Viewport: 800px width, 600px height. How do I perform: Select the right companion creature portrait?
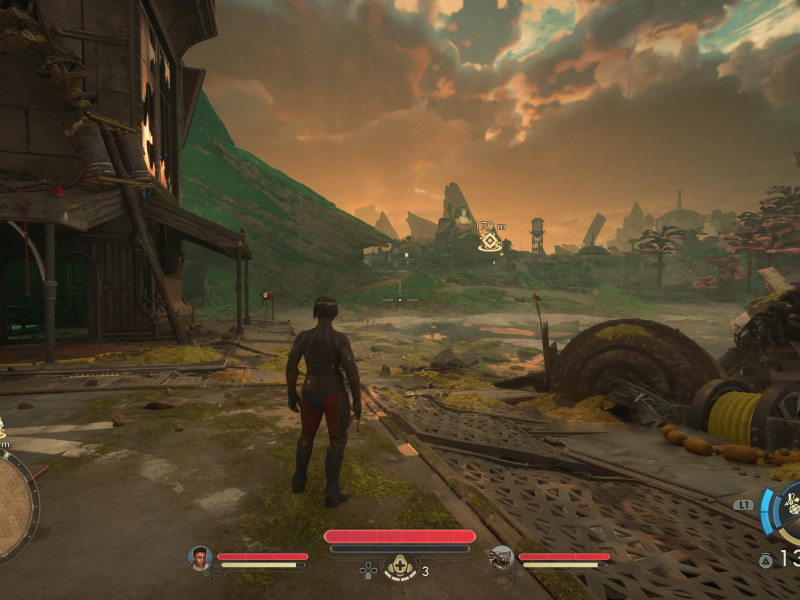pos(501,557)
